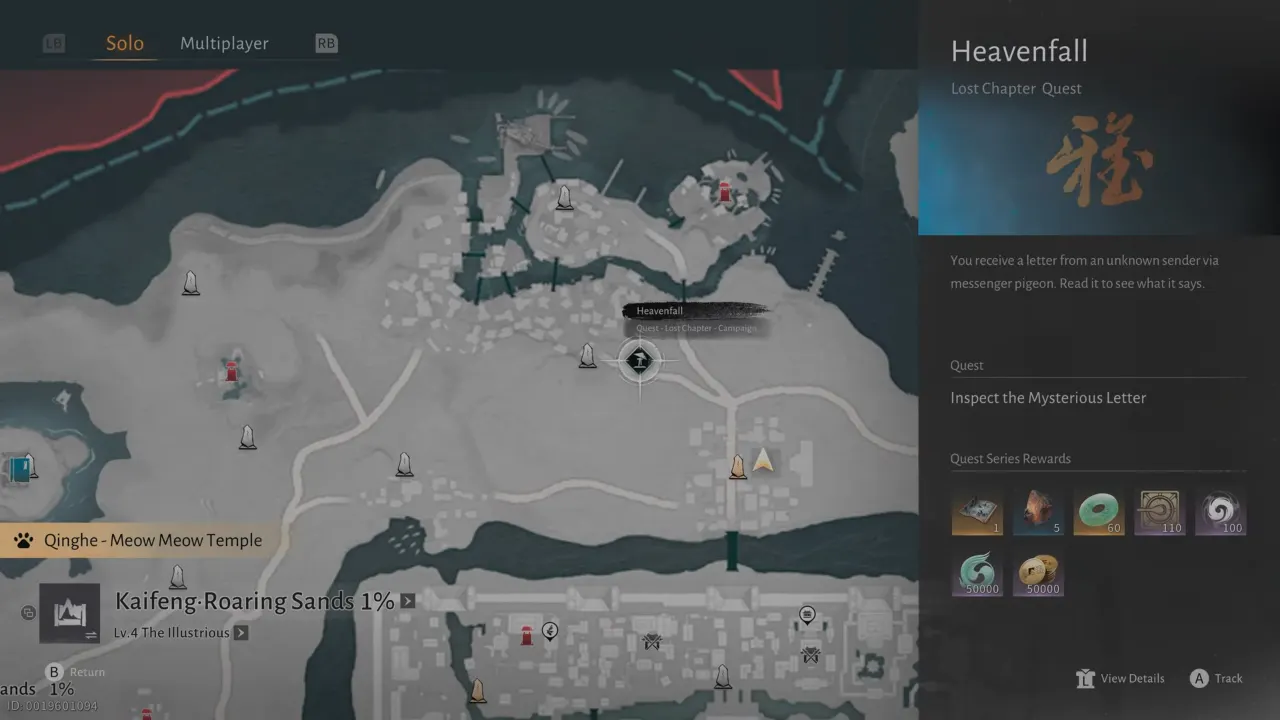This screenshot has width=1280, height=720.
Task: Inspect the jade ring reward showing 60
Action: click(x=1098, y=513)
